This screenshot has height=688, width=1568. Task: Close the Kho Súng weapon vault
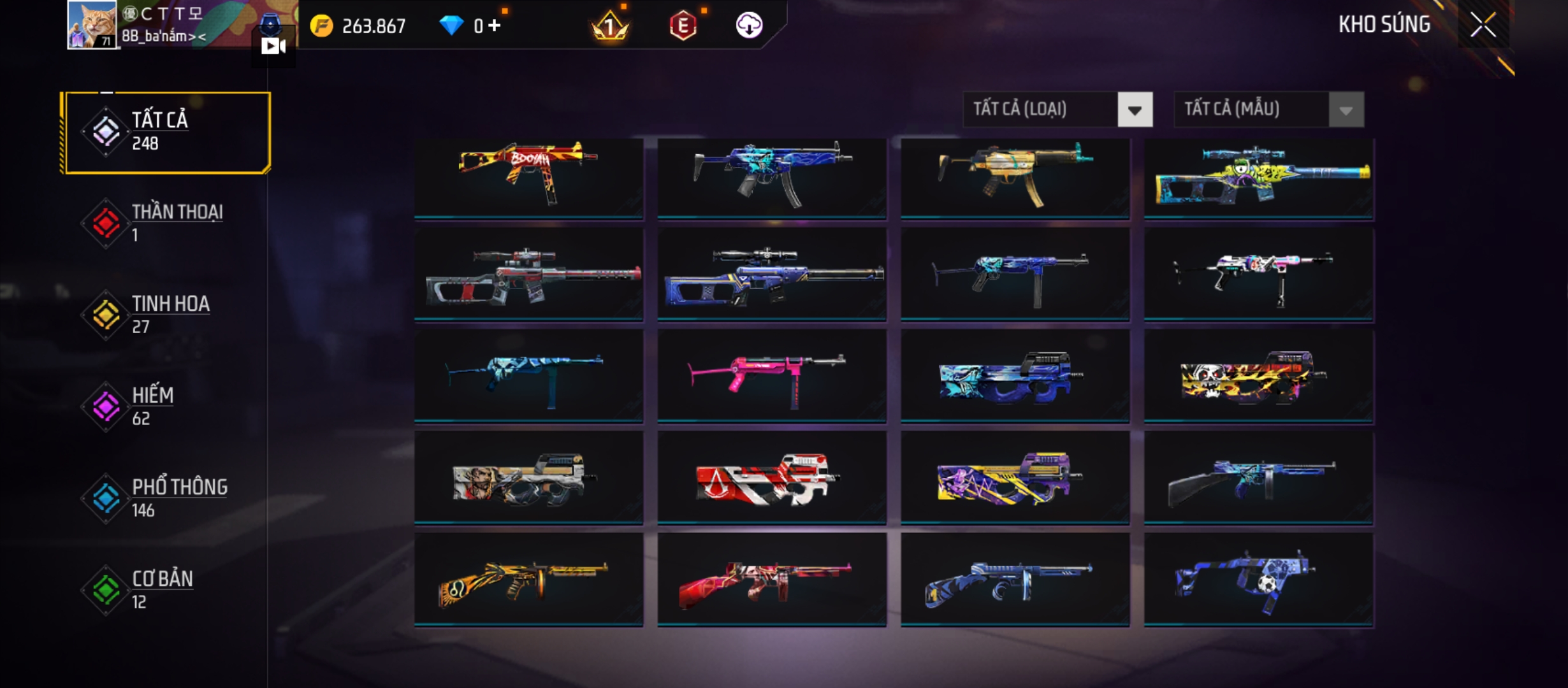pyautogui.click(x=1483, y=25)
